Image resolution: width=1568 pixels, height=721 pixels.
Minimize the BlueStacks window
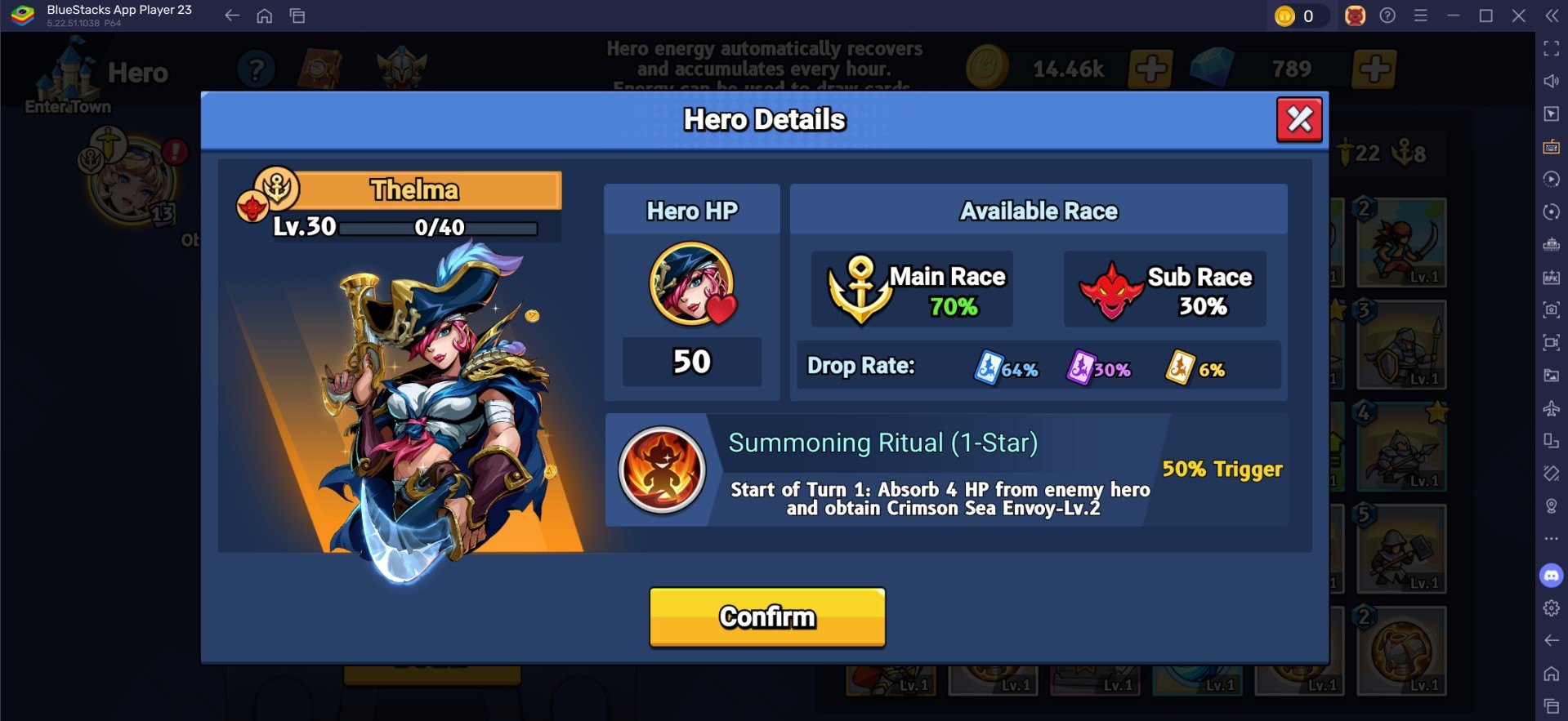click(1453, 16)
